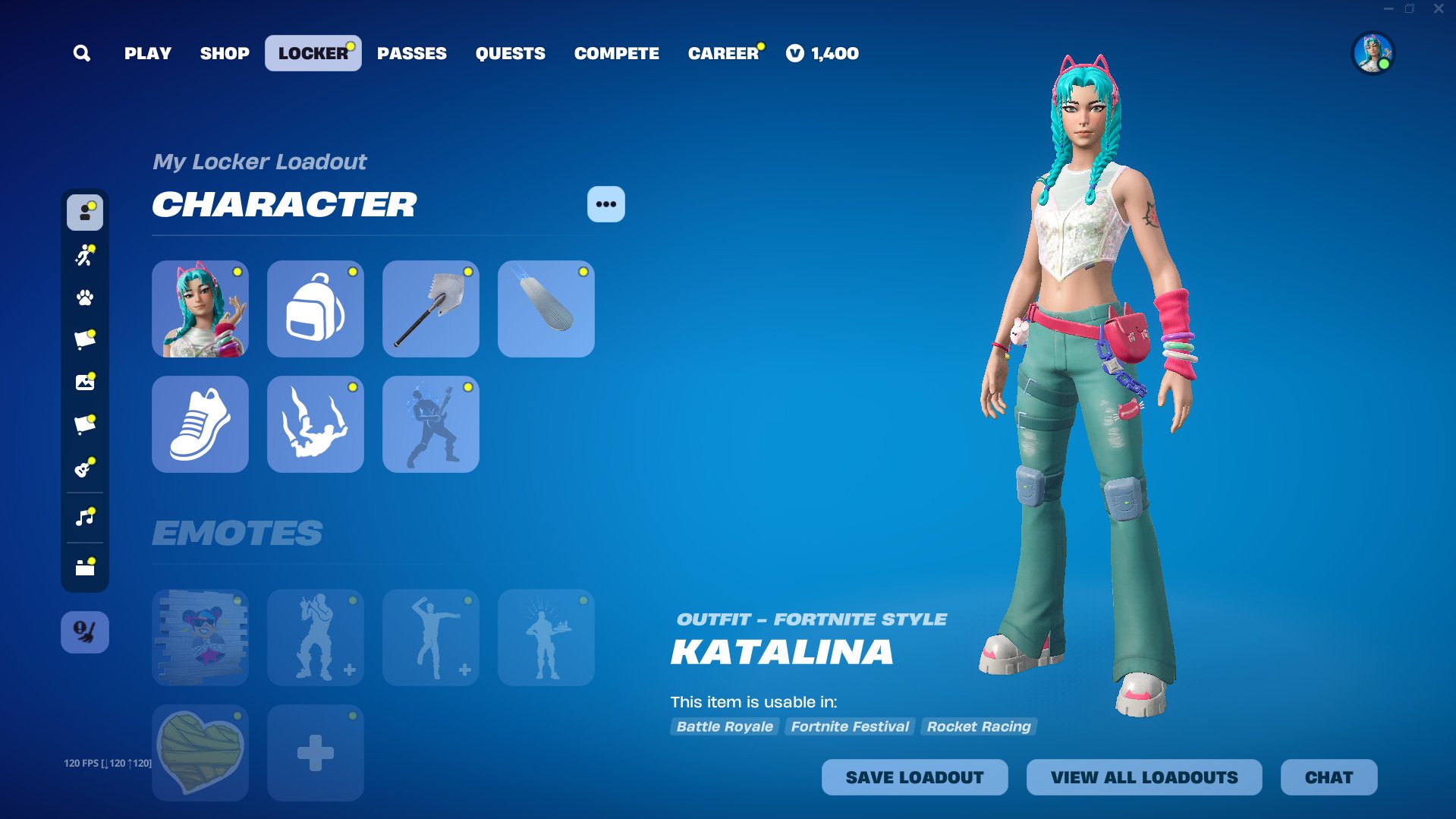The image size is (1456, 819).
Task: Click the SAVE LOADOUT button
Action: [x=914, y=776]
